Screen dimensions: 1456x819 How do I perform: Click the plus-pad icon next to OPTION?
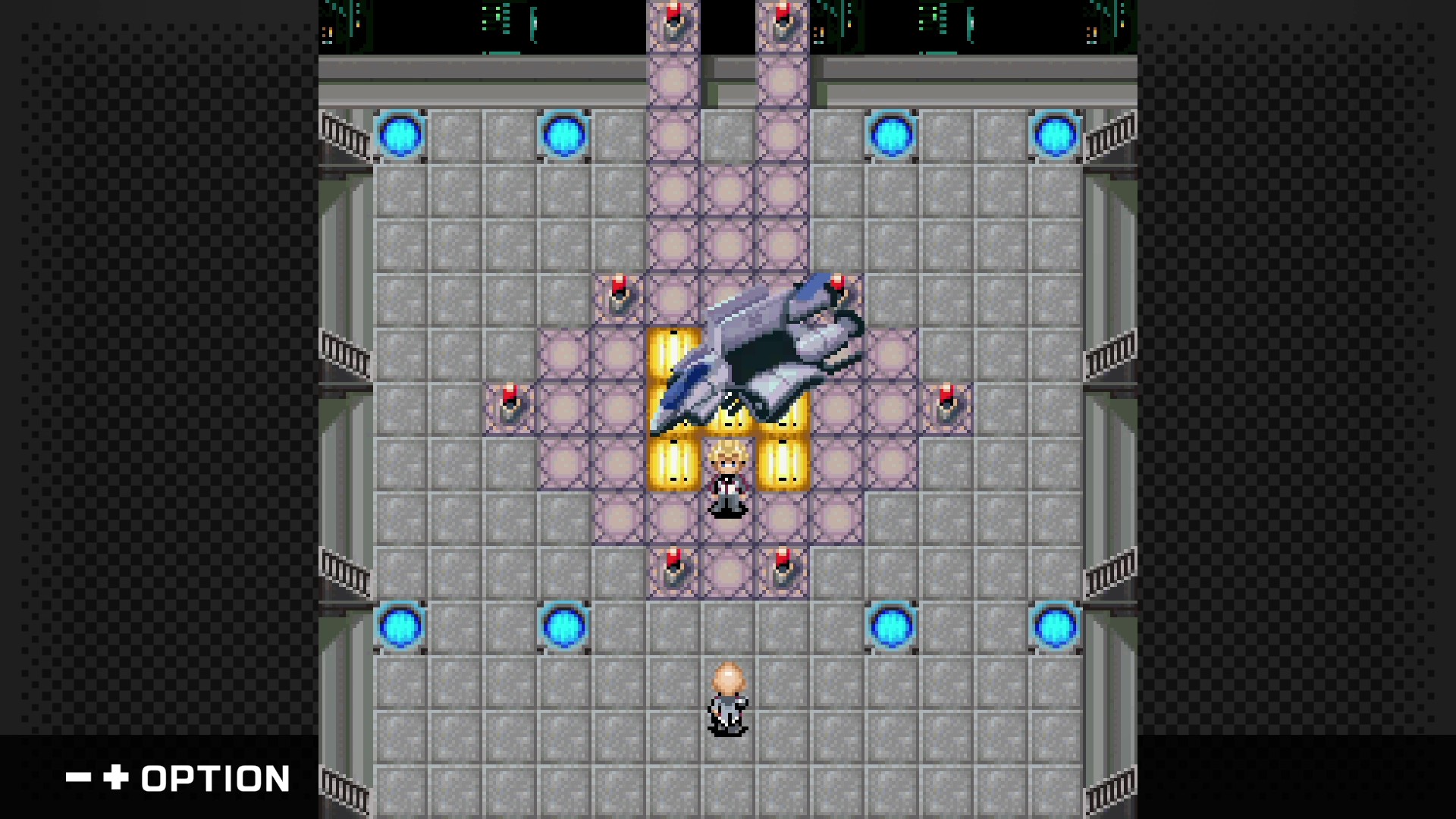114,777
